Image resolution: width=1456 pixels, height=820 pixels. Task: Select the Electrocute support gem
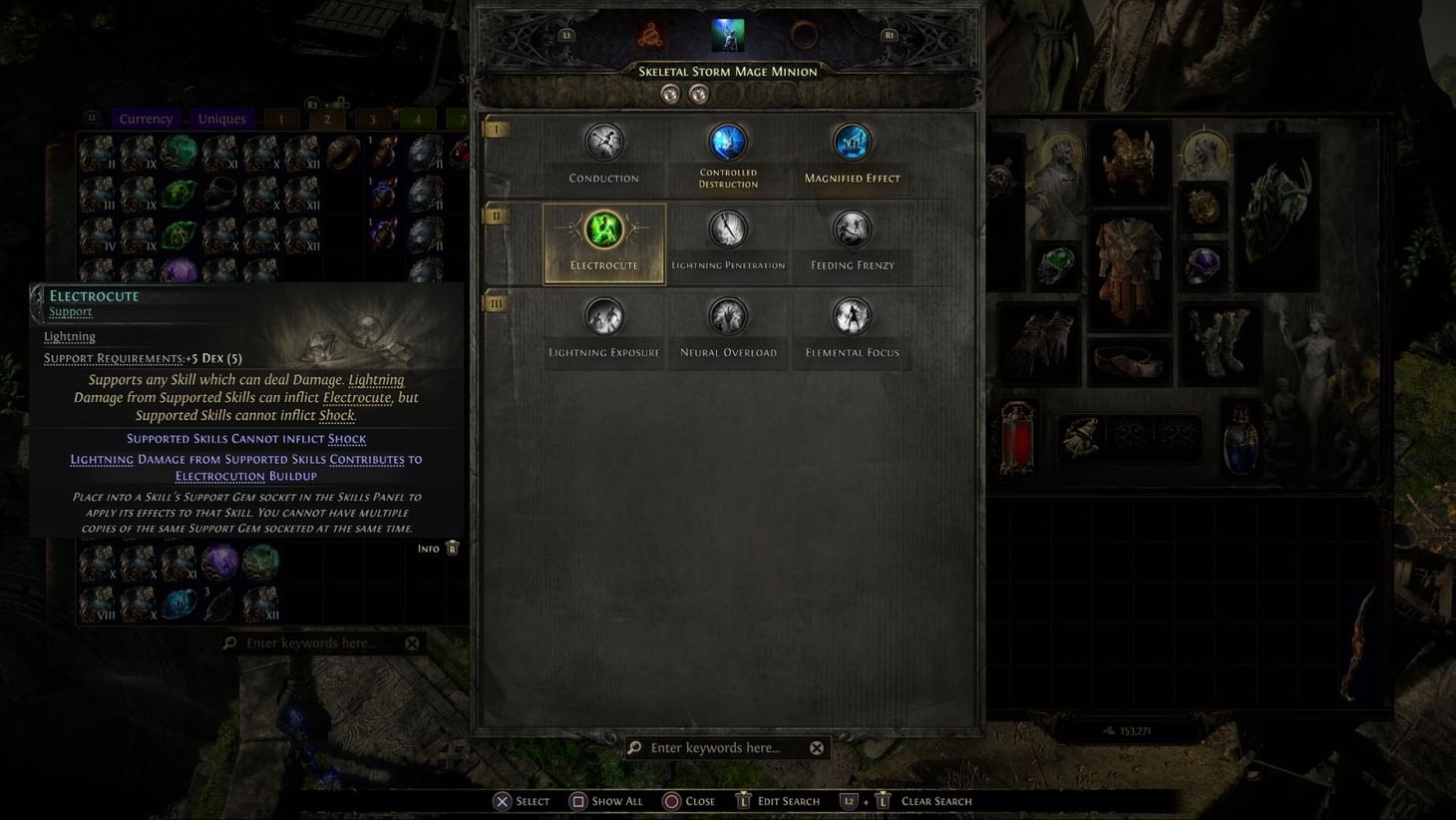click(x=603, y=229)
